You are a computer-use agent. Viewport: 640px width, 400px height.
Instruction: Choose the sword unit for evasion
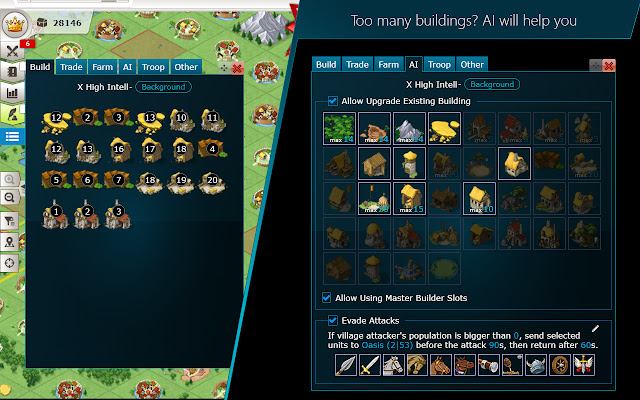point(369,366)
